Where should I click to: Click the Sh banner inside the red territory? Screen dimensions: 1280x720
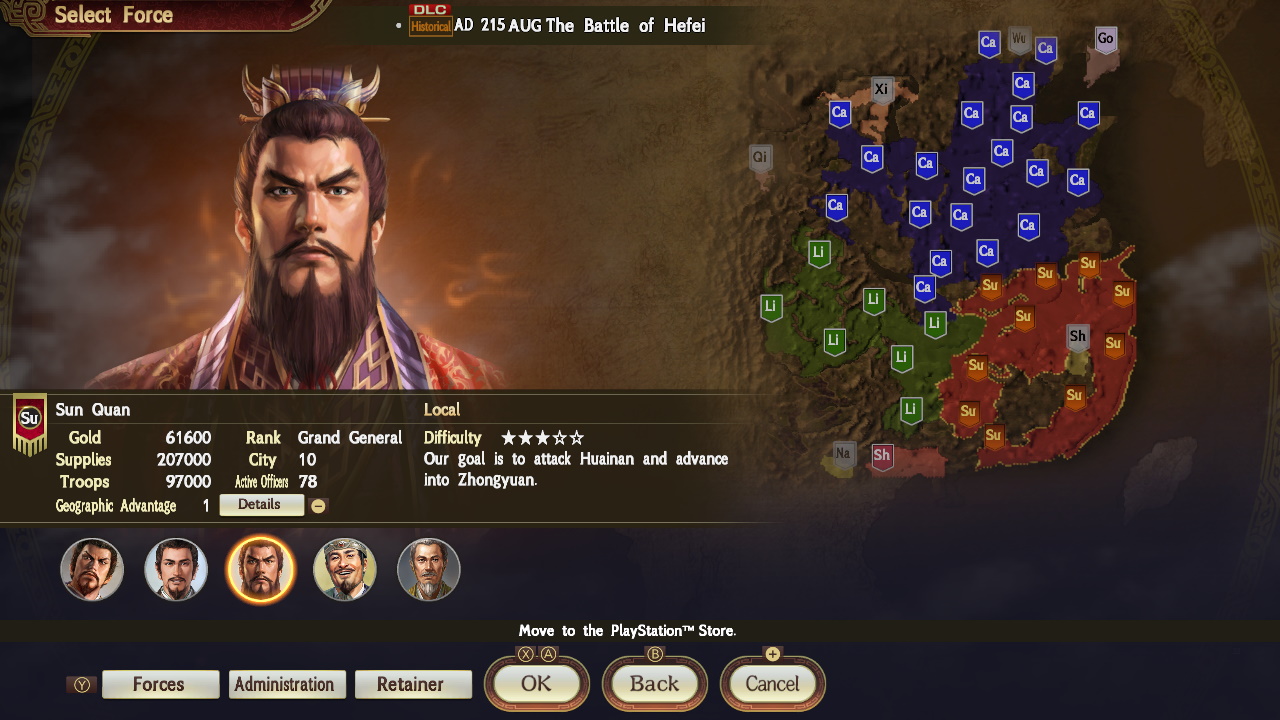(x=1077, y=338)
